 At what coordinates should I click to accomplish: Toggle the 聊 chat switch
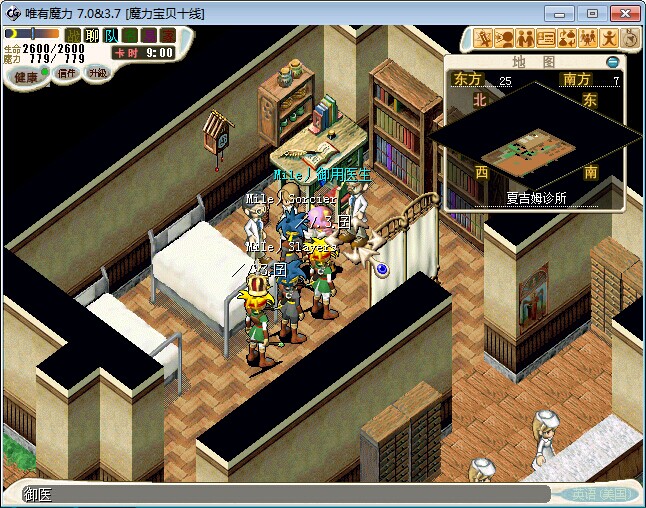(92, 36)
